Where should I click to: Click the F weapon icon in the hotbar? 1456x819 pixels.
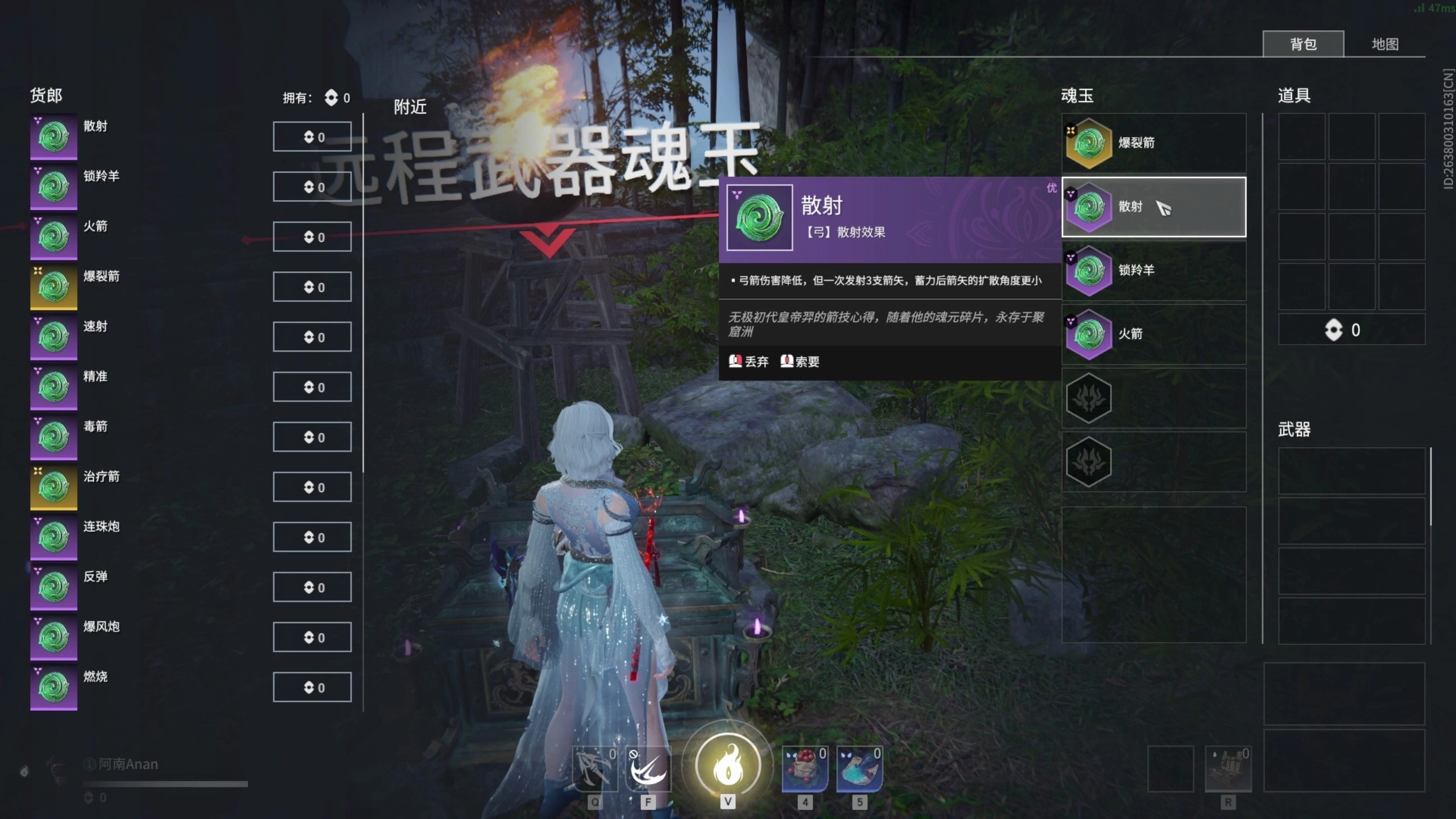[x=648, y=768]
